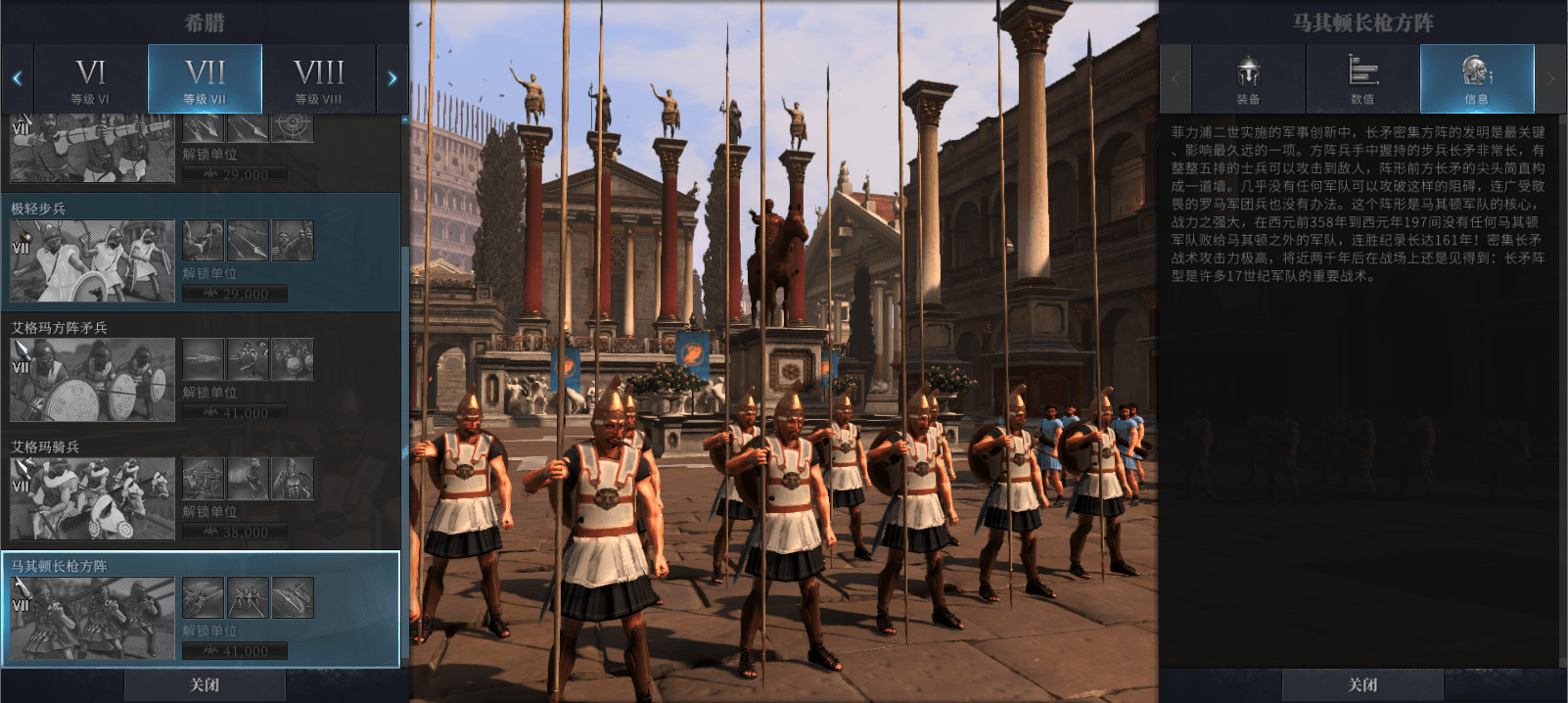Close the unit list with left 关闭 button

coord(205,685)
